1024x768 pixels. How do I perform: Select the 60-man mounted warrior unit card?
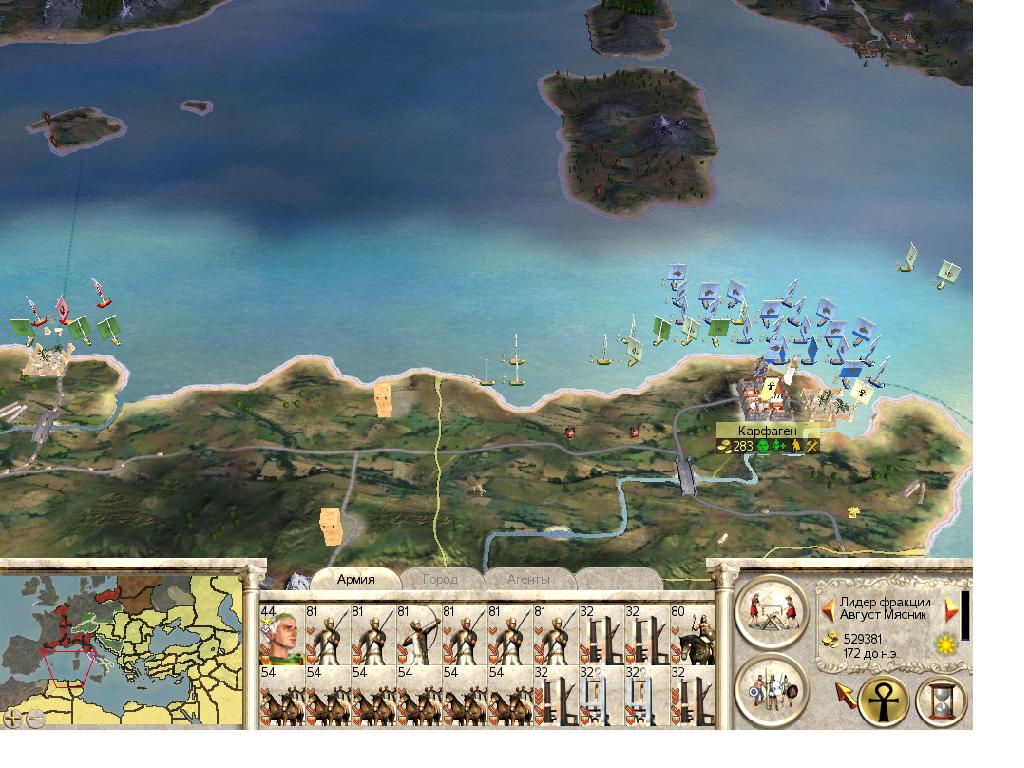[x=693, y=634]
